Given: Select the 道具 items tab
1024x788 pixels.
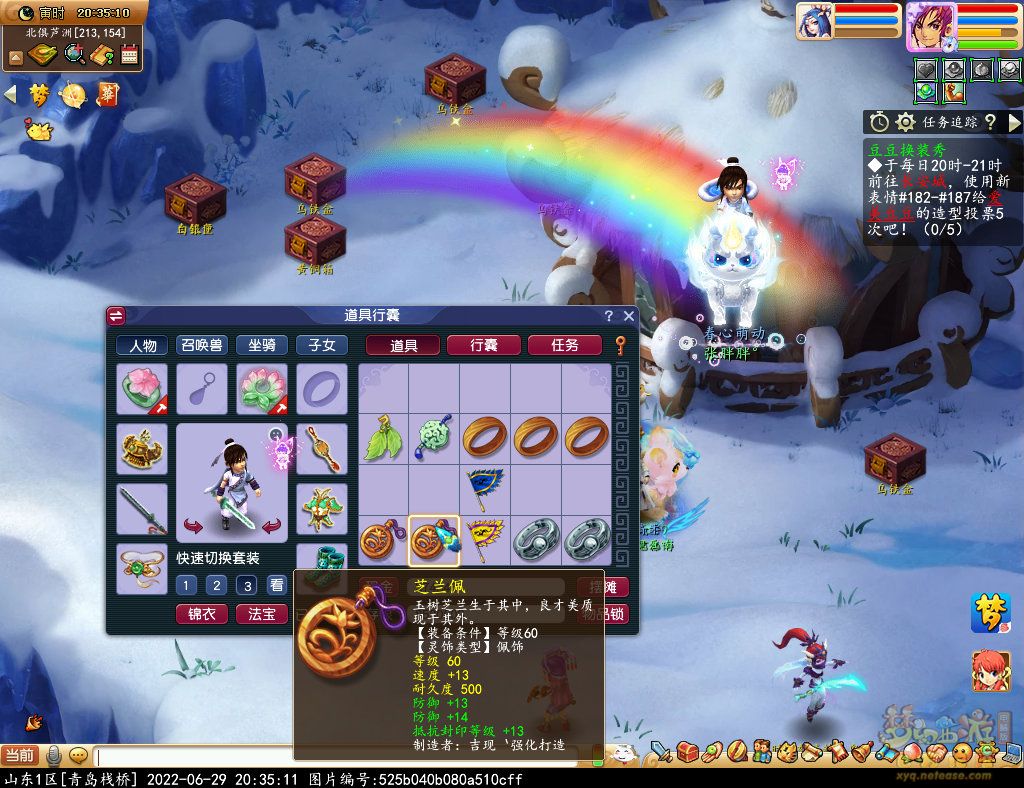Looking at the screenshot, I should tap(403, 345).
